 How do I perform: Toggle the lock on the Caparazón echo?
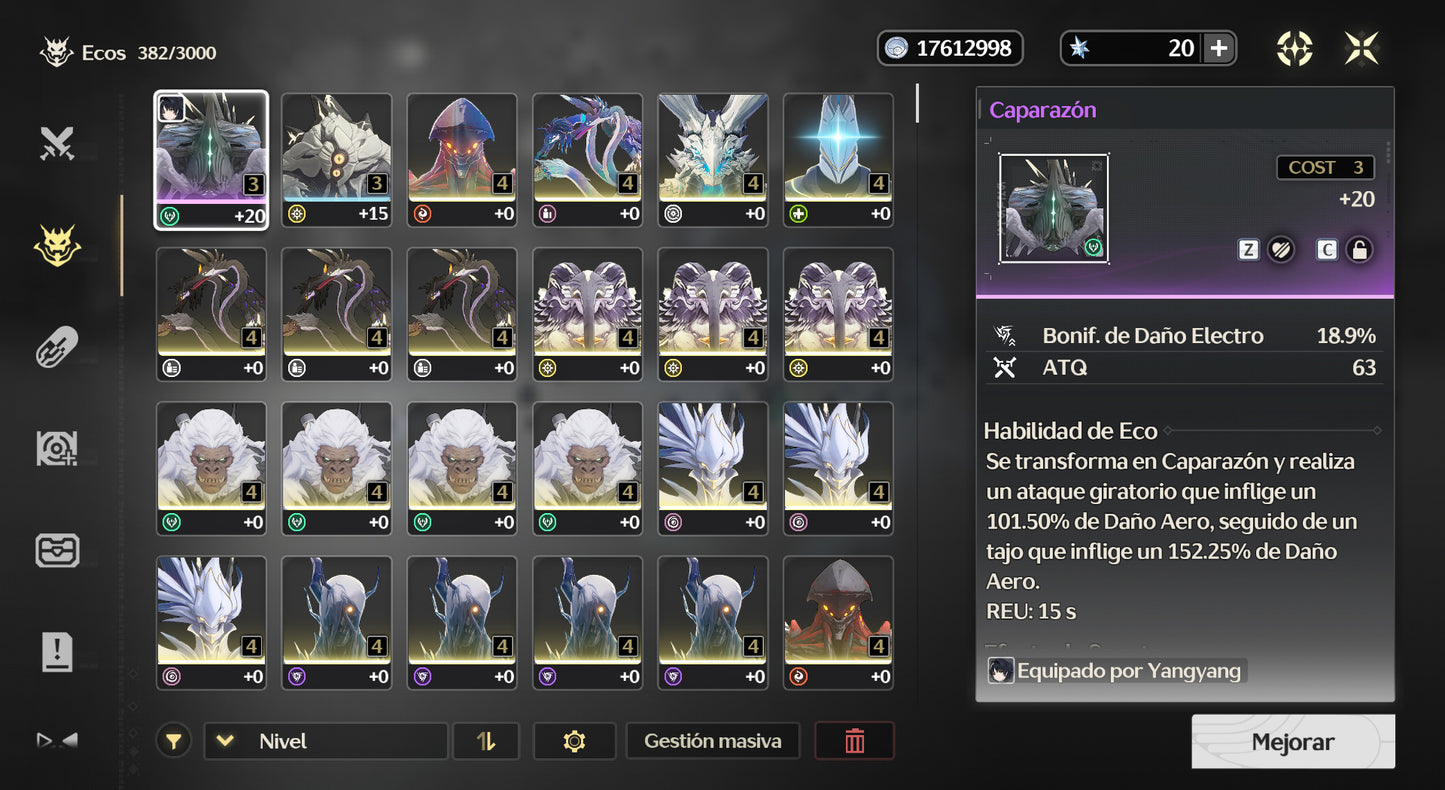(x=1359, y=249)
